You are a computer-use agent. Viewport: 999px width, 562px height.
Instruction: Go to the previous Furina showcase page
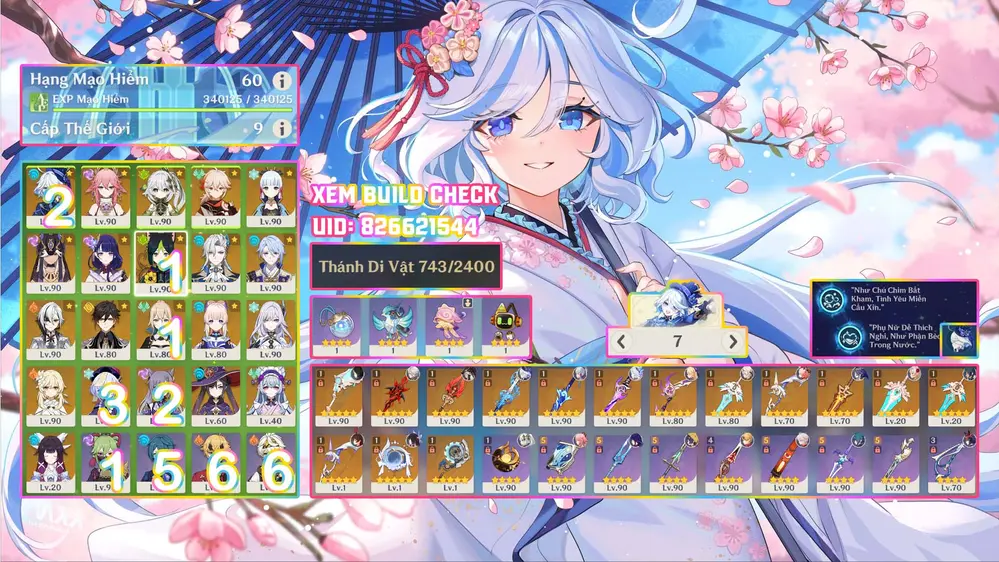point(622,342)
